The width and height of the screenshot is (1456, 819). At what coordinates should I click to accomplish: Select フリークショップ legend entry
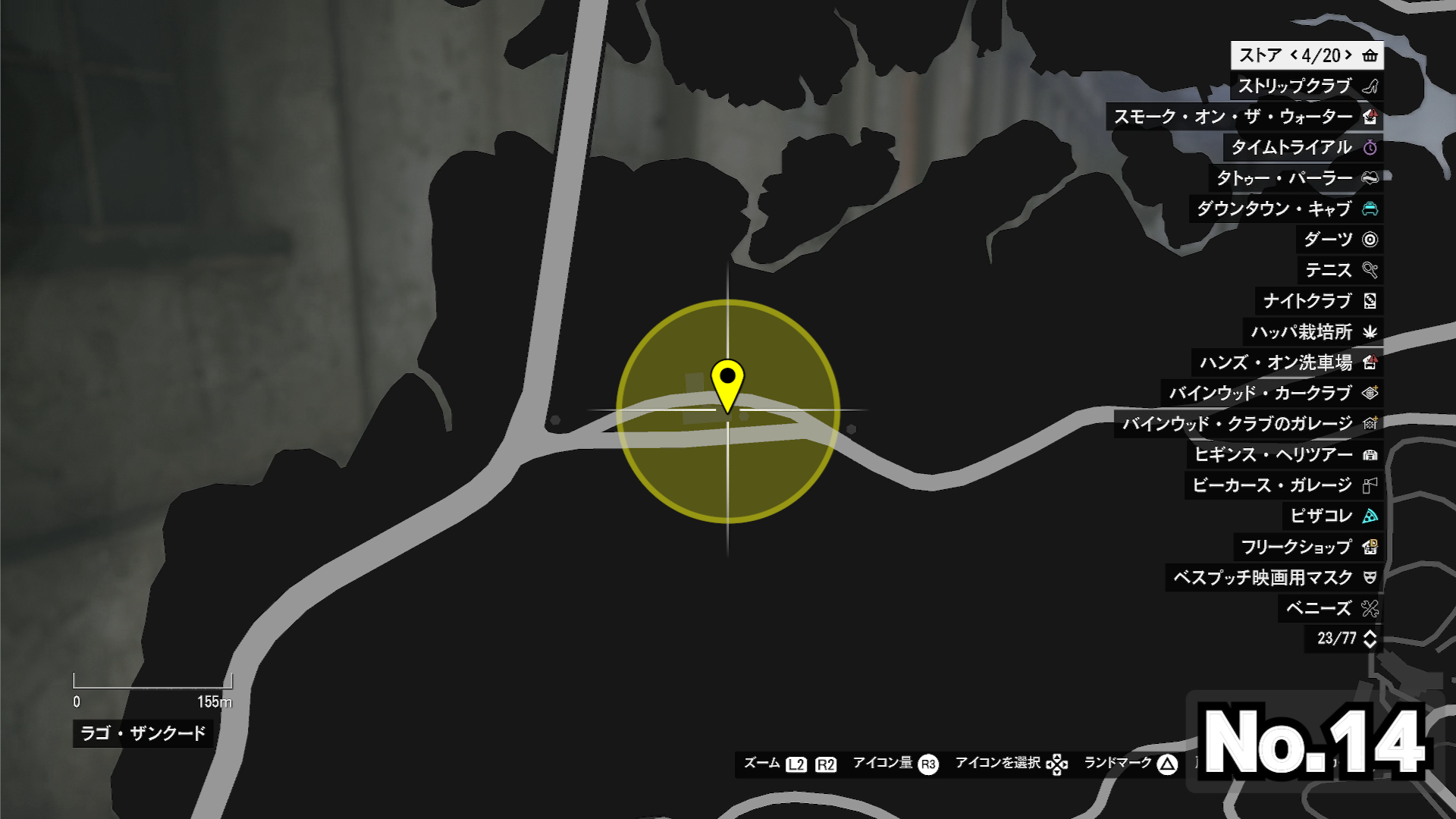[1308, 547]
